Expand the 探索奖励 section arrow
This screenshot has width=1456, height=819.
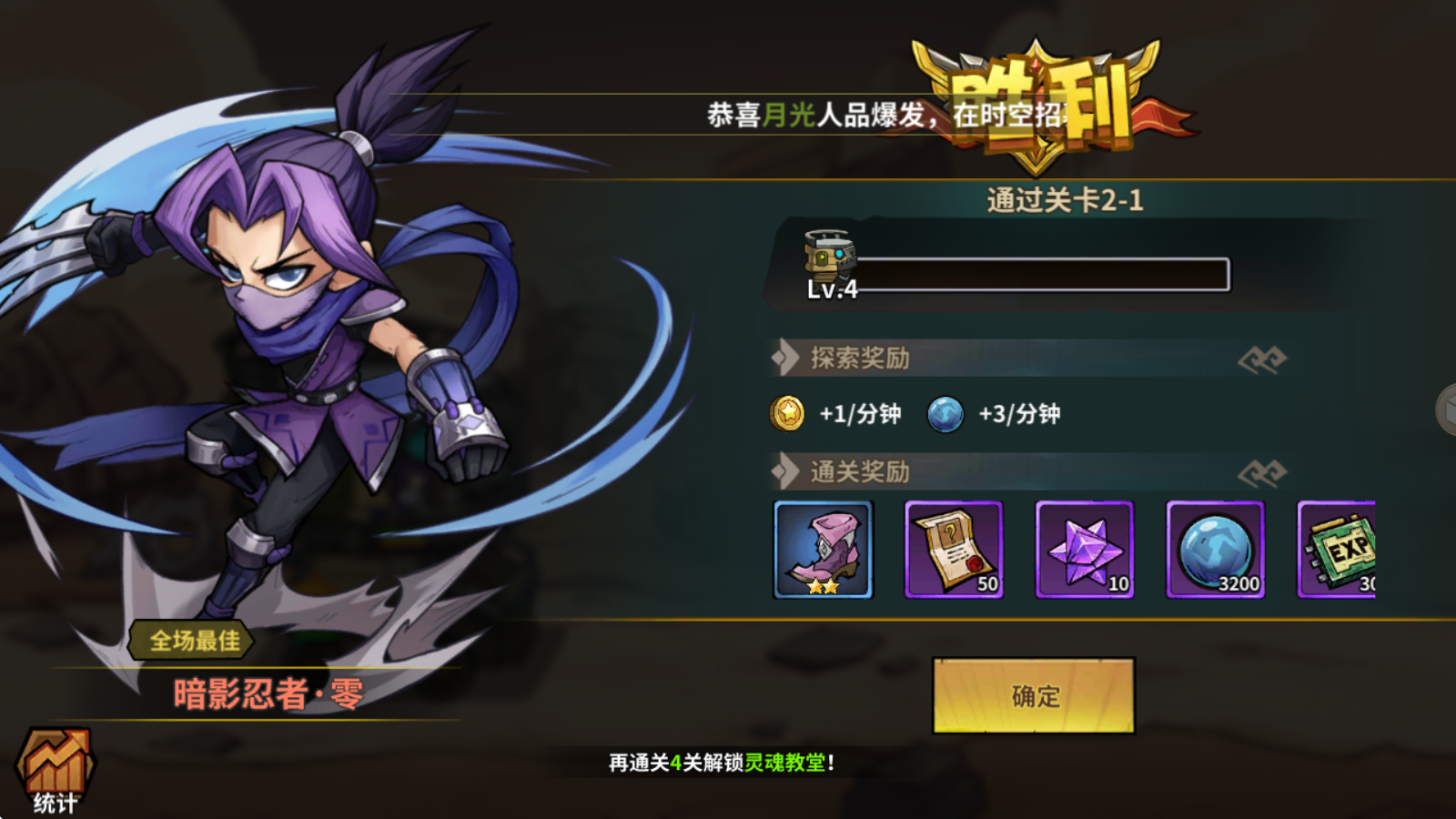pyautogui.click(x=784, y=359)
